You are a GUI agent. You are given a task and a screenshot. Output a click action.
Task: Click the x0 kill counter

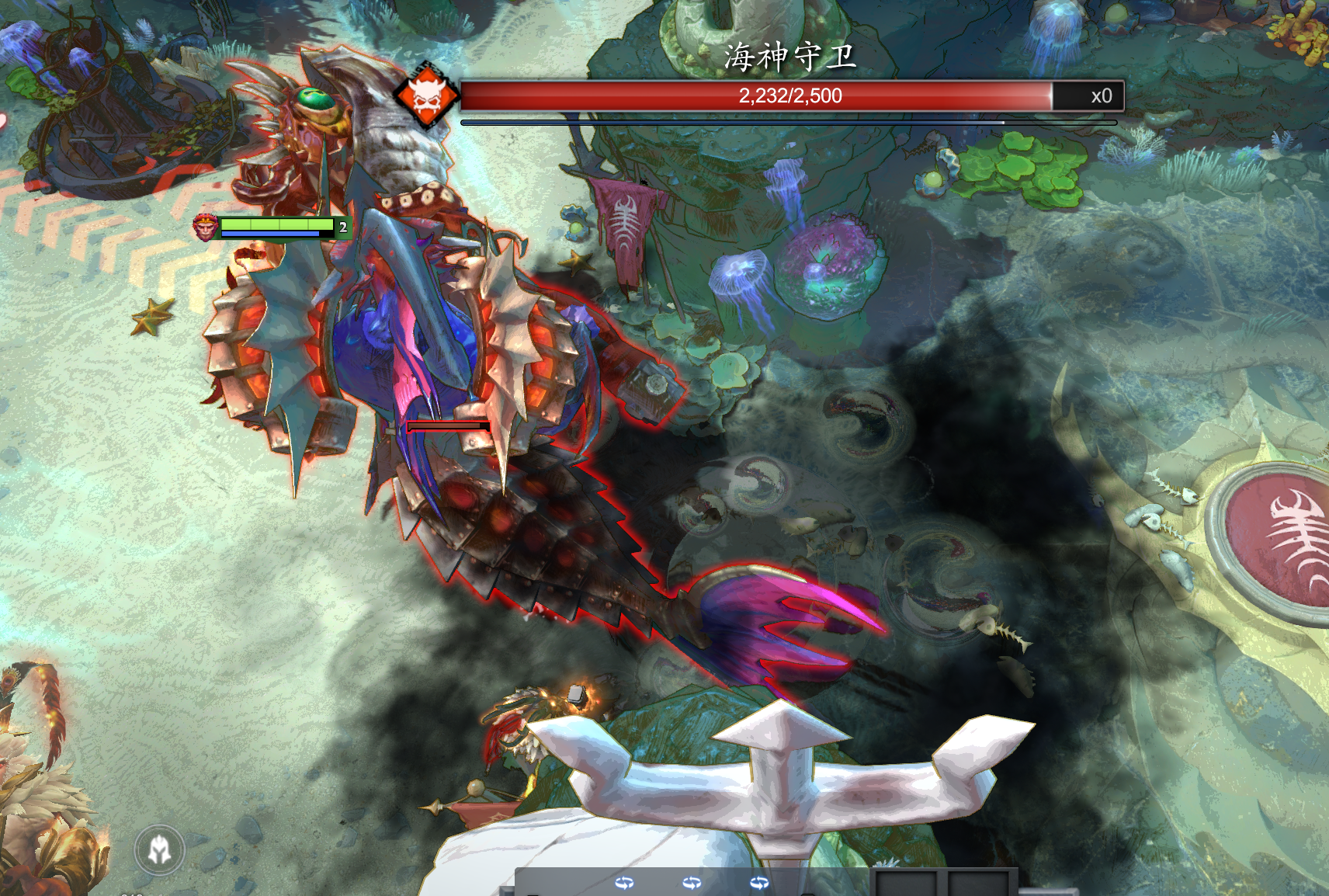pos(1102,96)
